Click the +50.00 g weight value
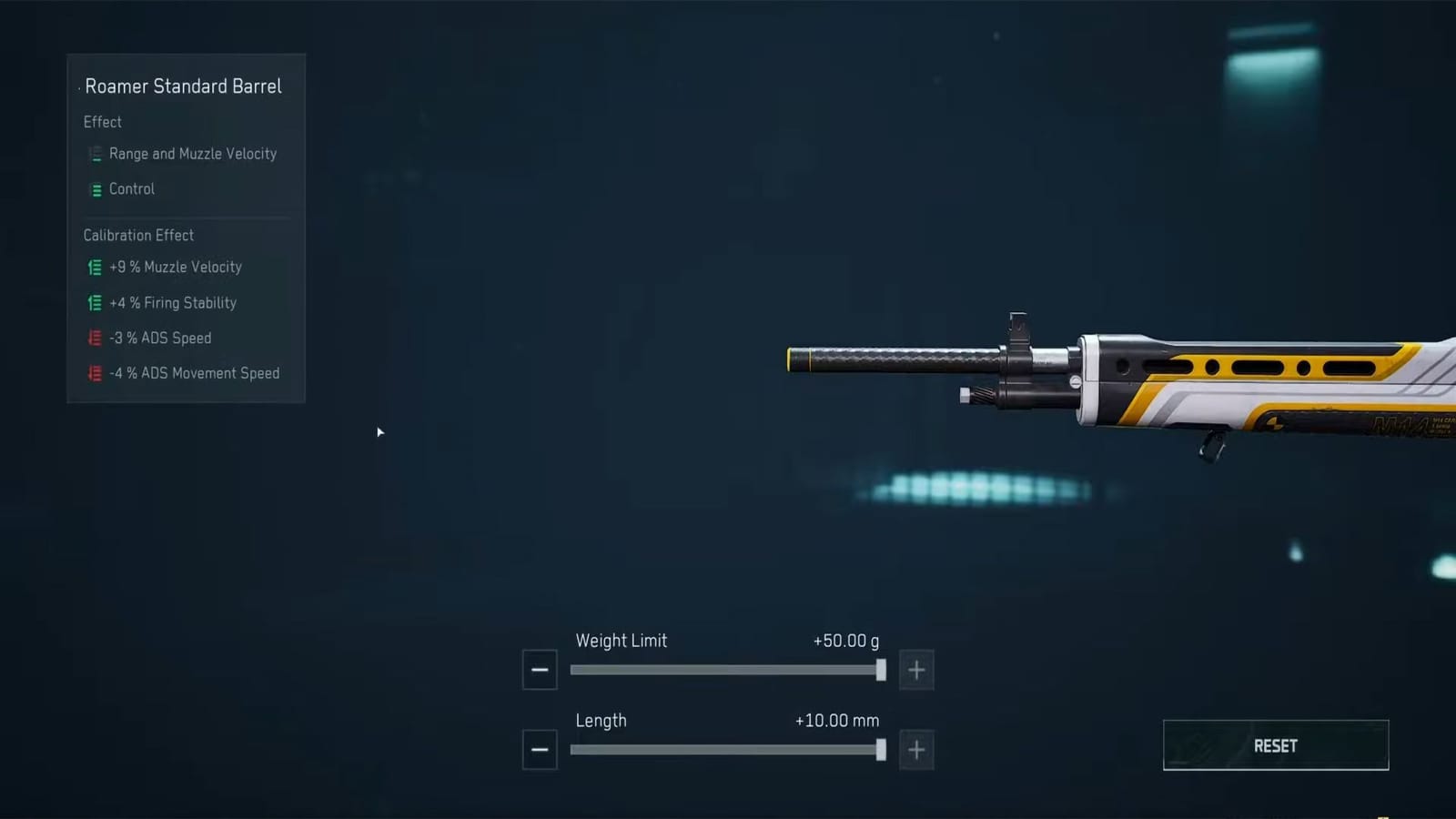The image size is (1456, 819). (845, 641)
